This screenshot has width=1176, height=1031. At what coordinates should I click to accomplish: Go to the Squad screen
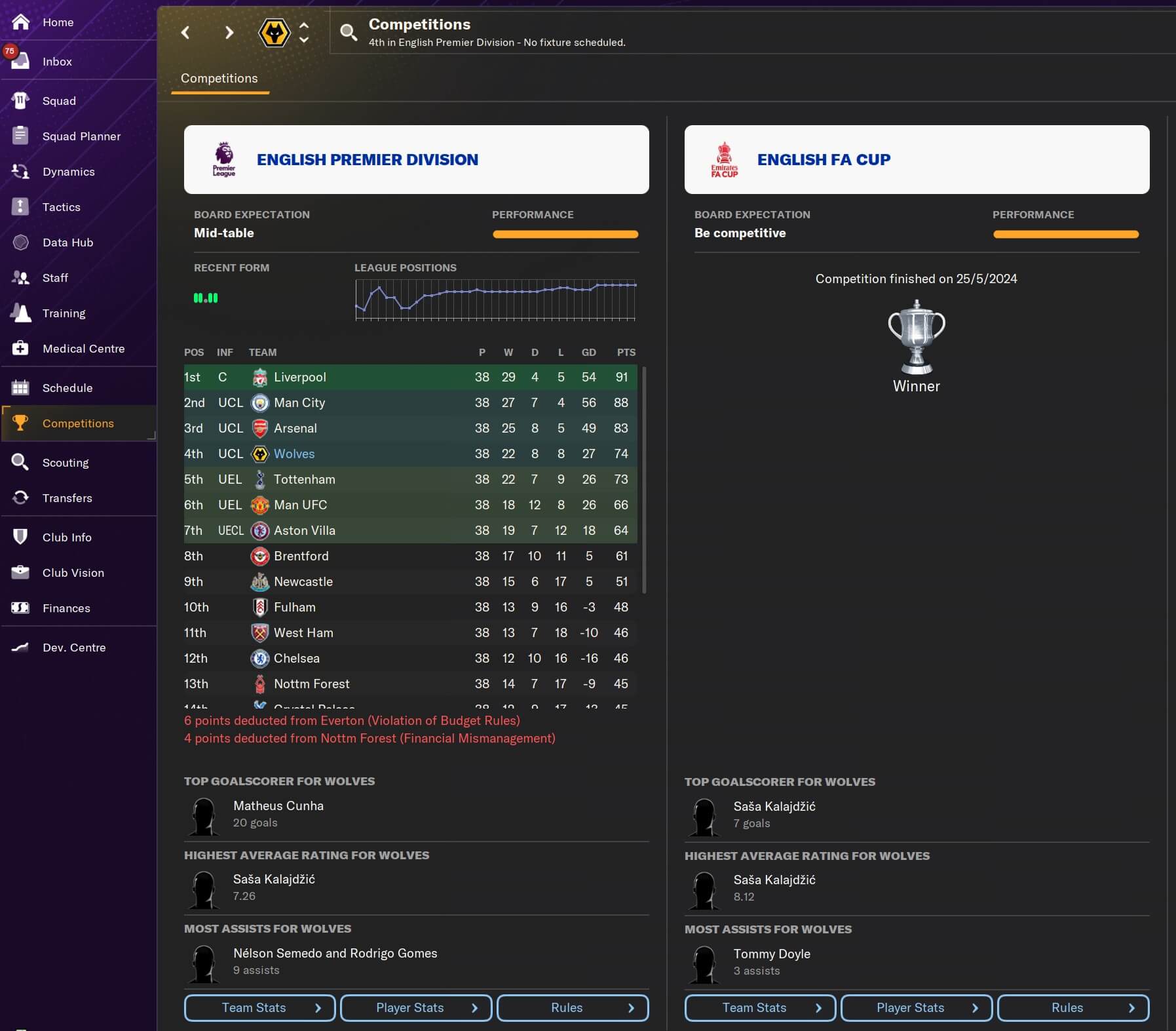[59, 101]
